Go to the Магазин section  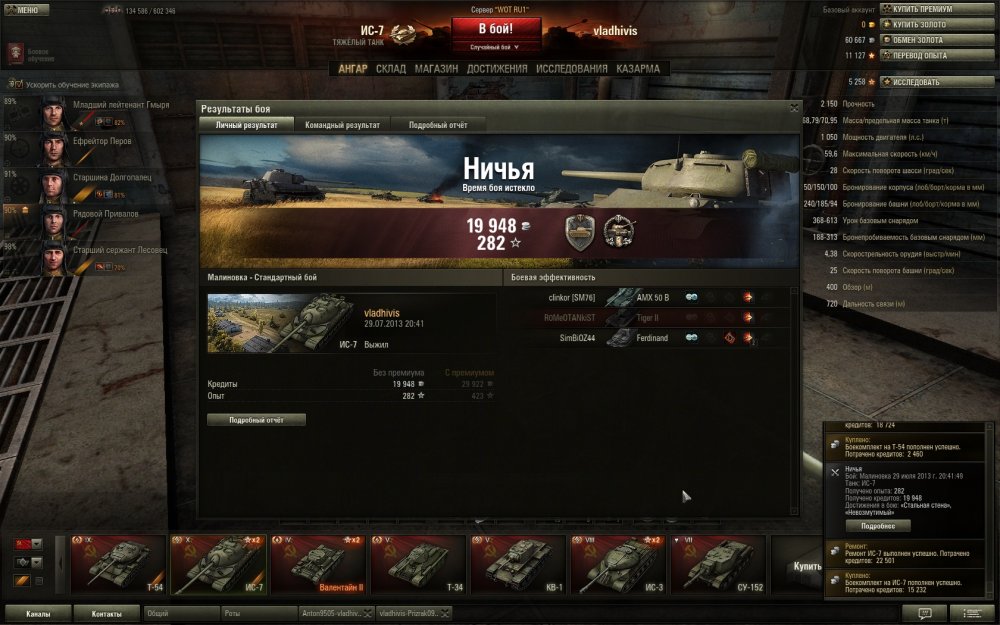click(x=436, y=69)
